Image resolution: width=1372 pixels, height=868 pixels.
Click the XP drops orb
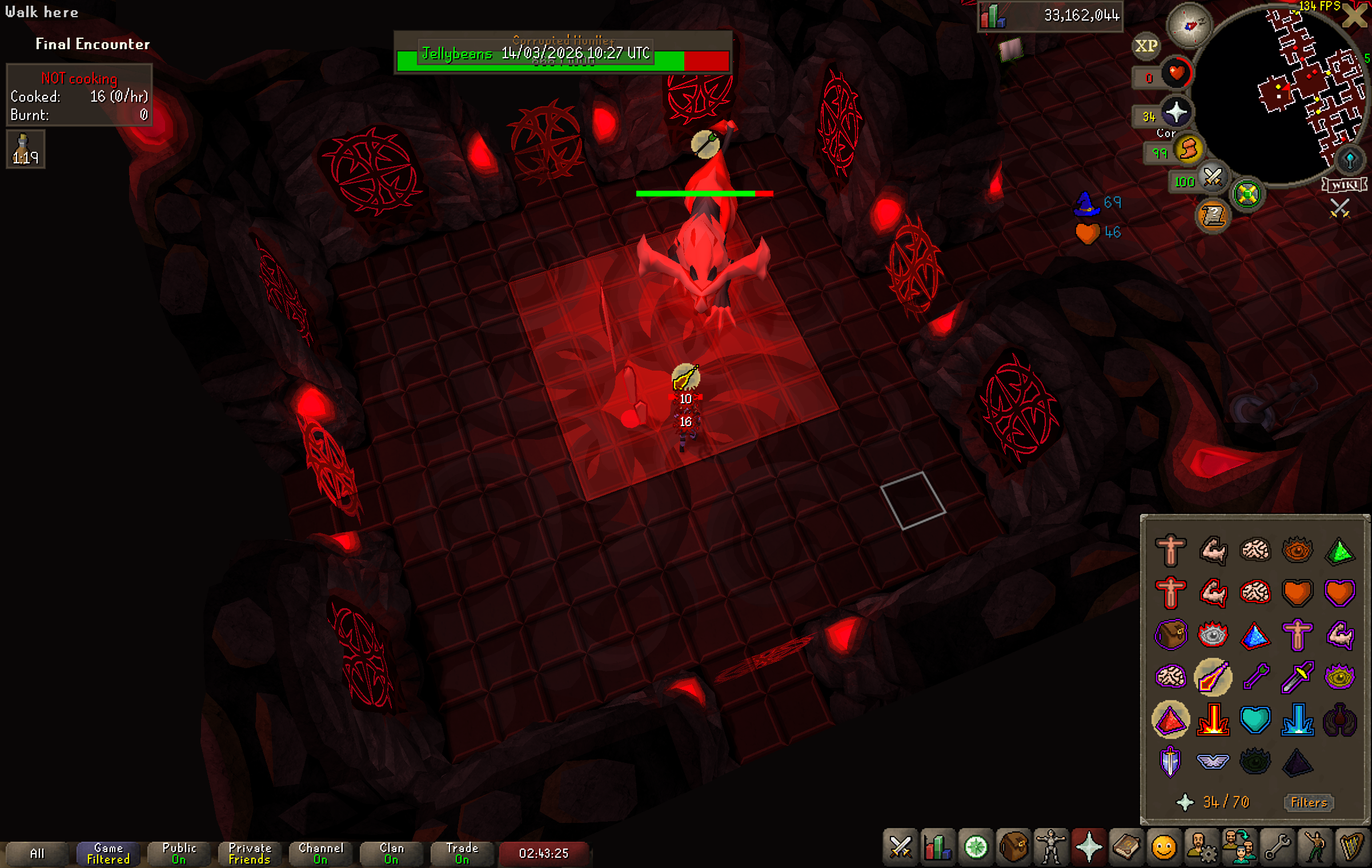[x=1146, y=46]
